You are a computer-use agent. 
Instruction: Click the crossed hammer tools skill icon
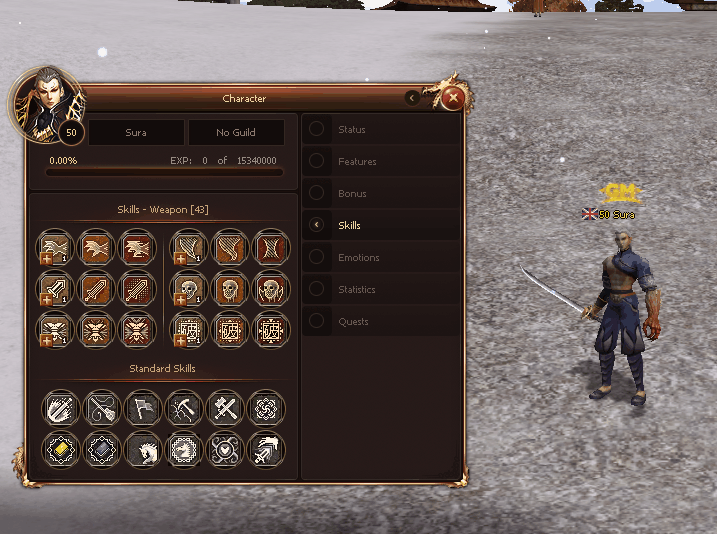[224, 408]
